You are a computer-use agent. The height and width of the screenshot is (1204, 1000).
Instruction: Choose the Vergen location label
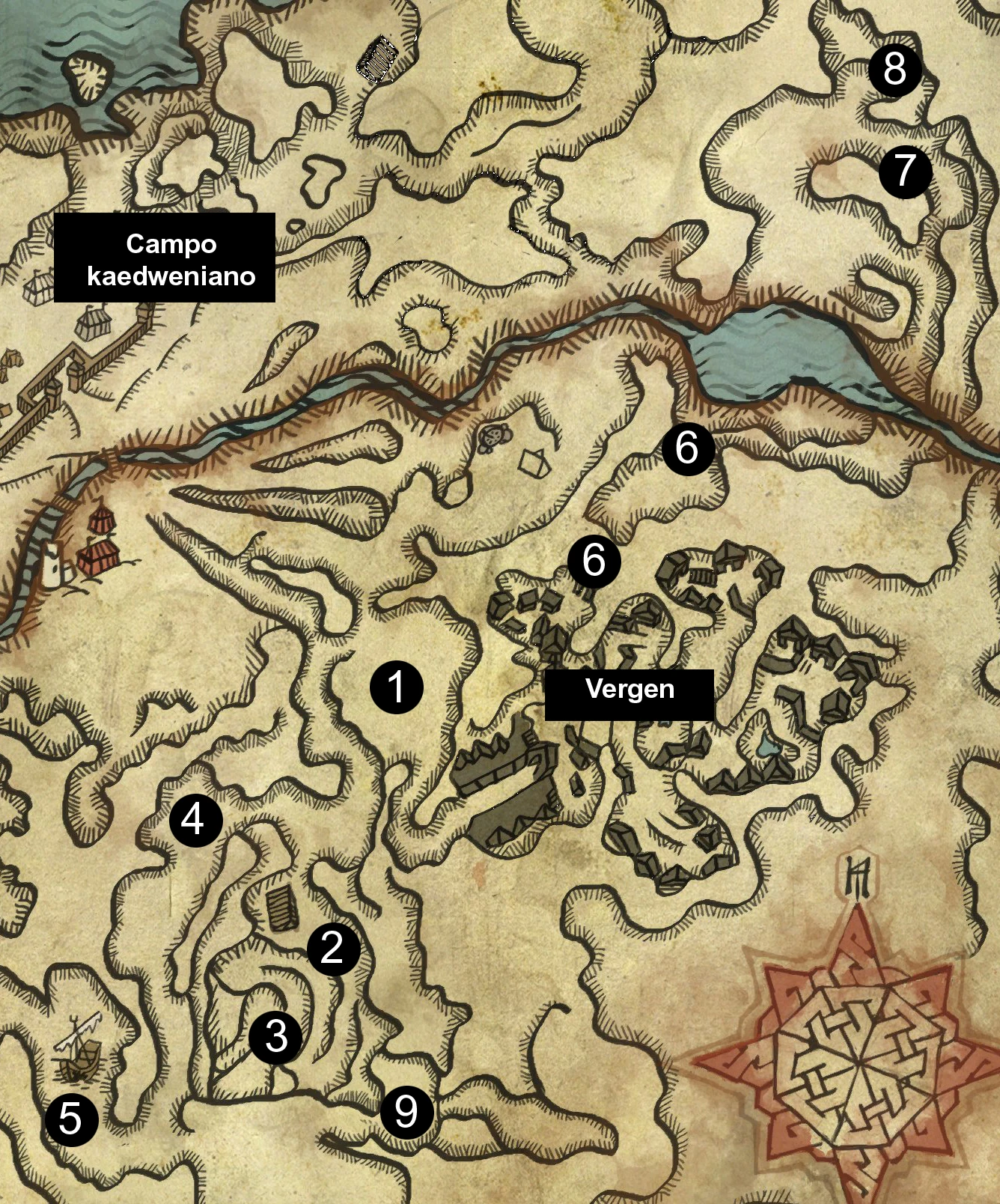pos(629,690)
